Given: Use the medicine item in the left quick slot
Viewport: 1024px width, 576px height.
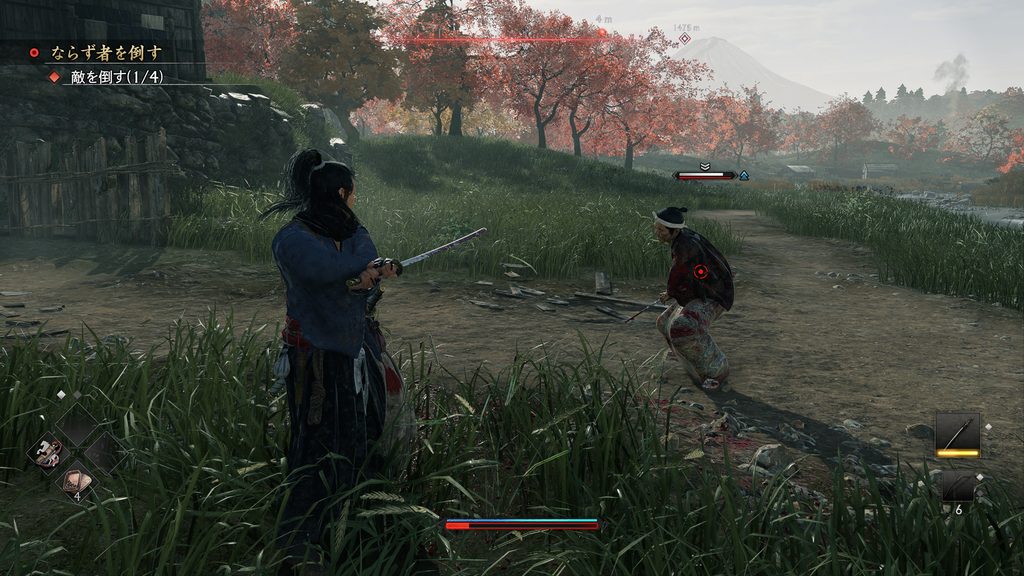Looking at the screenshot, I should click(46, 451).
